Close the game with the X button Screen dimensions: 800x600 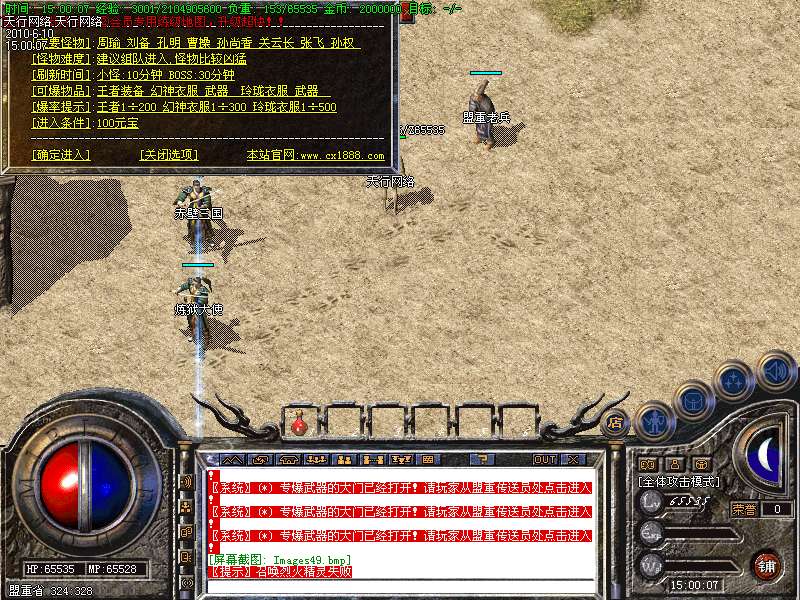574,459
